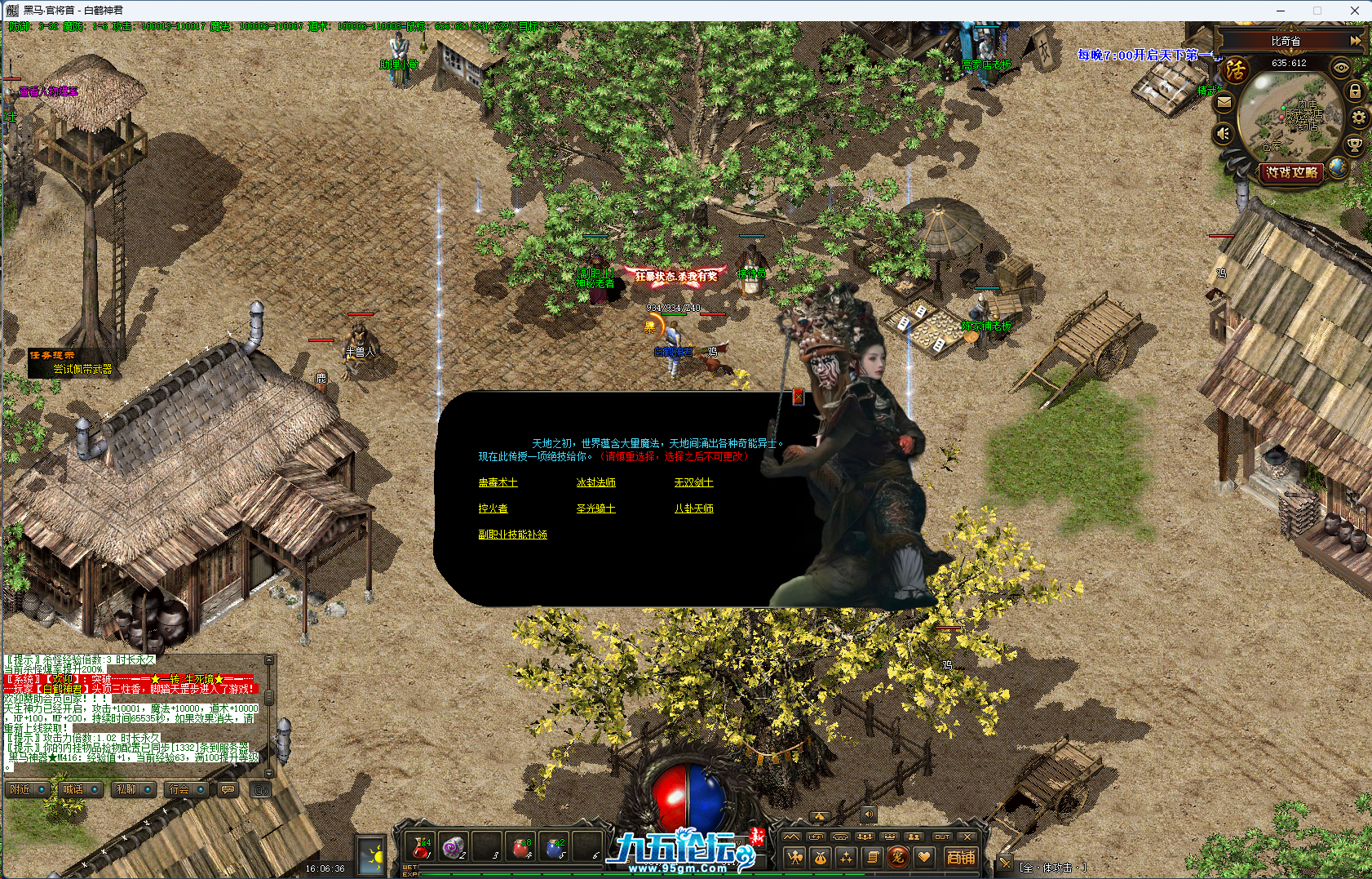This screenshot has width=1372, height=879.
Task: Expand the 比奇省 map bar with double arrows
Action: pos(1357,39)
